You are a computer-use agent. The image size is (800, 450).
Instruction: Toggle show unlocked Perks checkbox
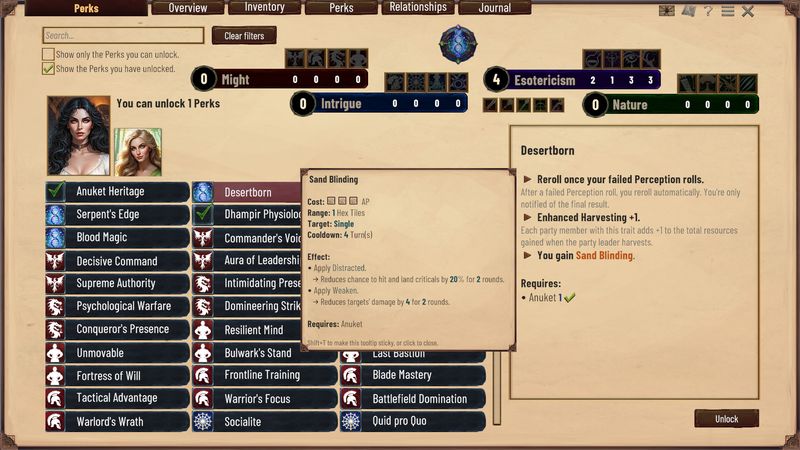48,69
